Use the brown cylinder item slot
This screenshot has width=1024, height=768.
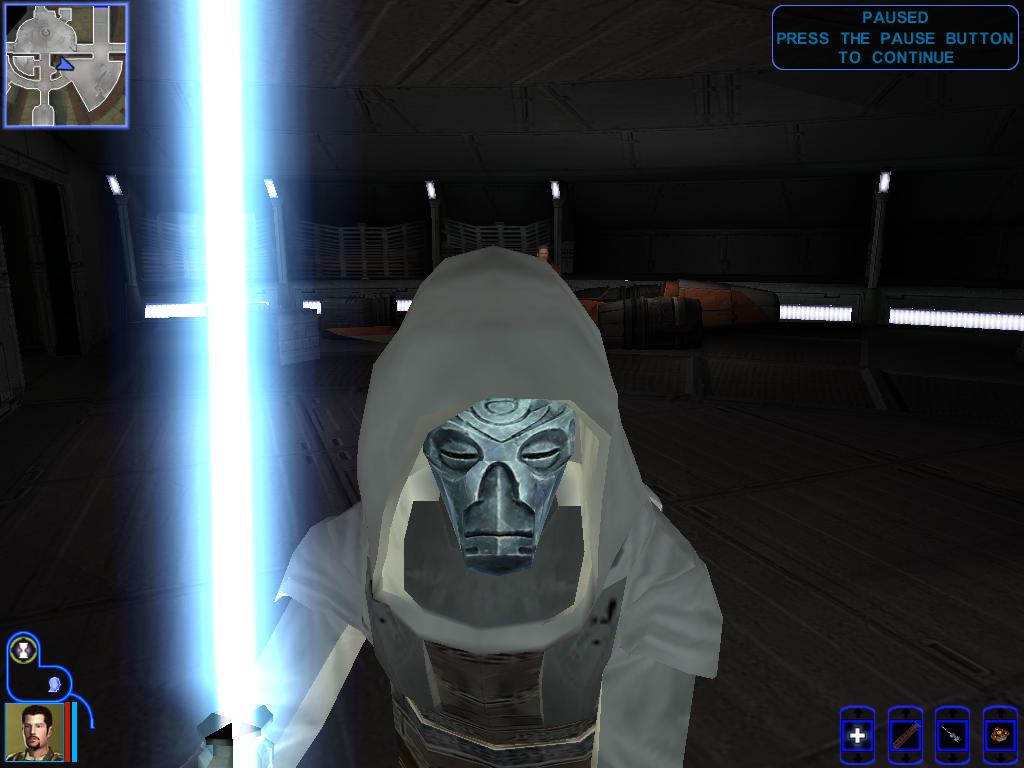click(905, 737)
